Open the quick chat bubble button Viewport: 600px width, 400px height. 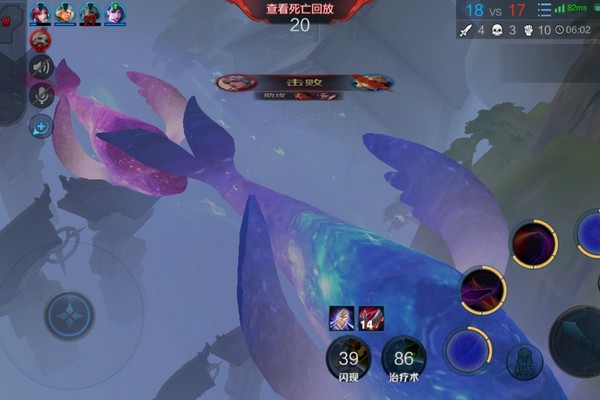point(42,125)
